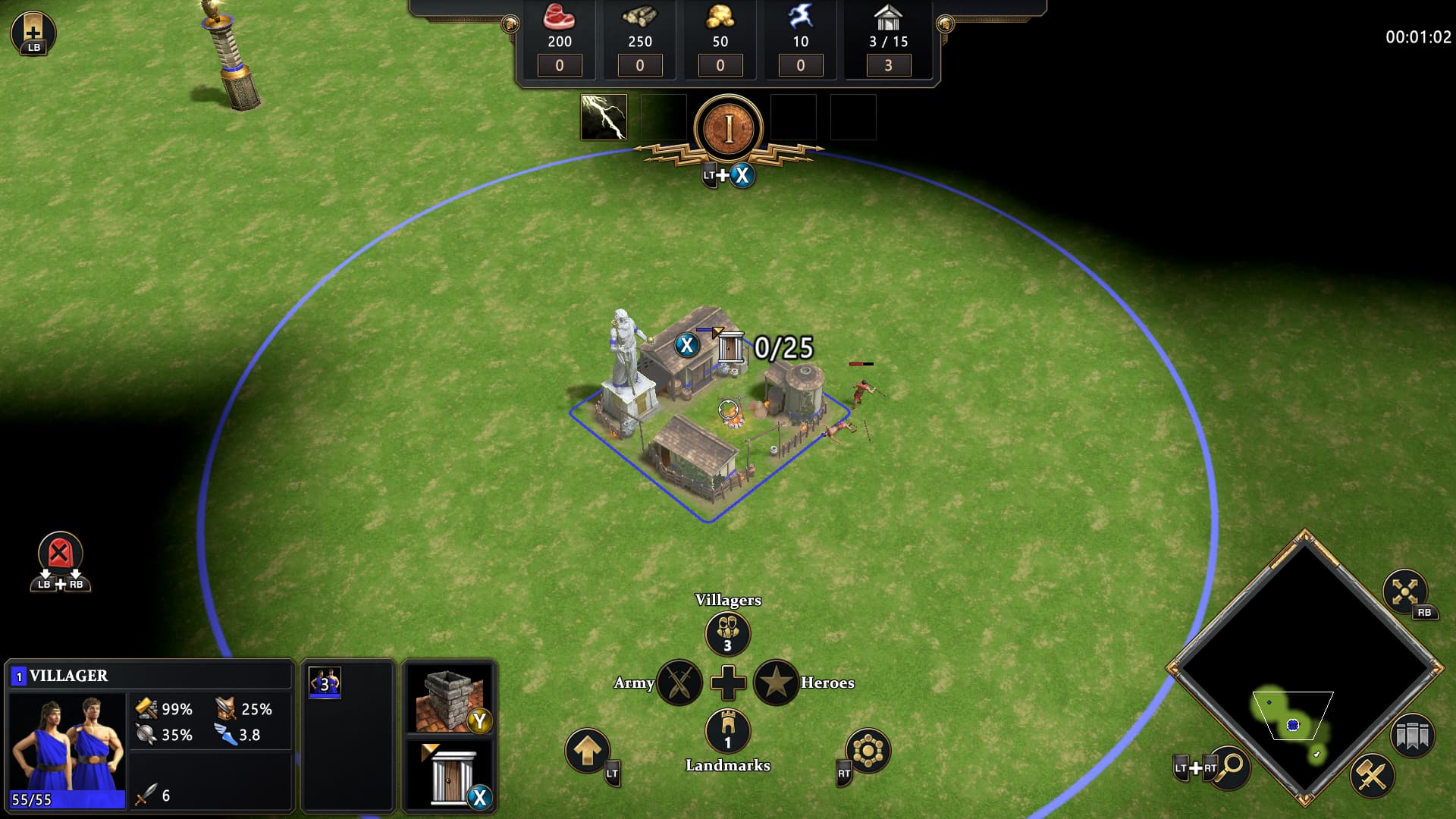Select the Villagers group button
Screen dimensions: 1456x819
[x=727, y=633]
